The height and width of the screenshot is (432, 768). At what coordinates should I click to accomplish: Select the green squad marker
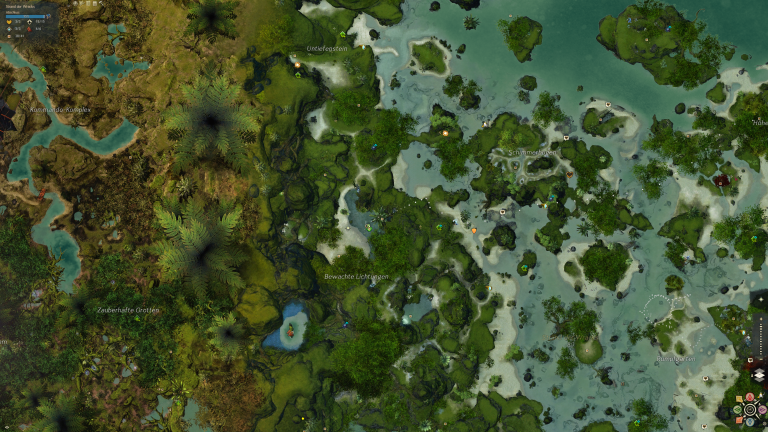[x=737, y=409]
